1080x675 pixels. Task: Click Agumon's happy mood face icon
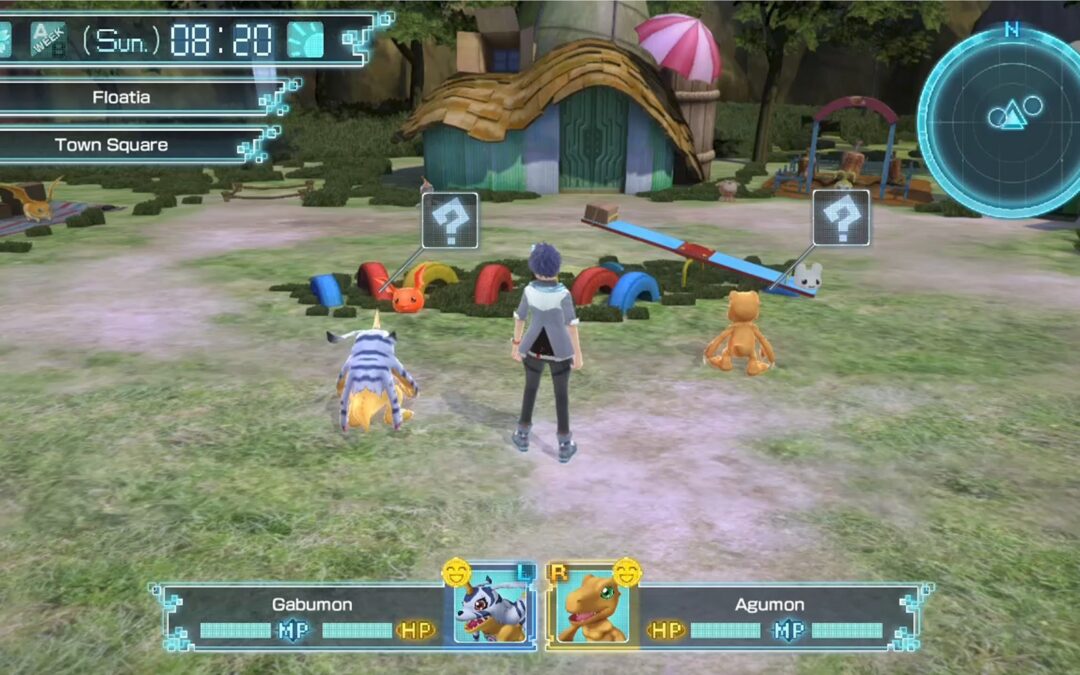(x=627, y=572)
